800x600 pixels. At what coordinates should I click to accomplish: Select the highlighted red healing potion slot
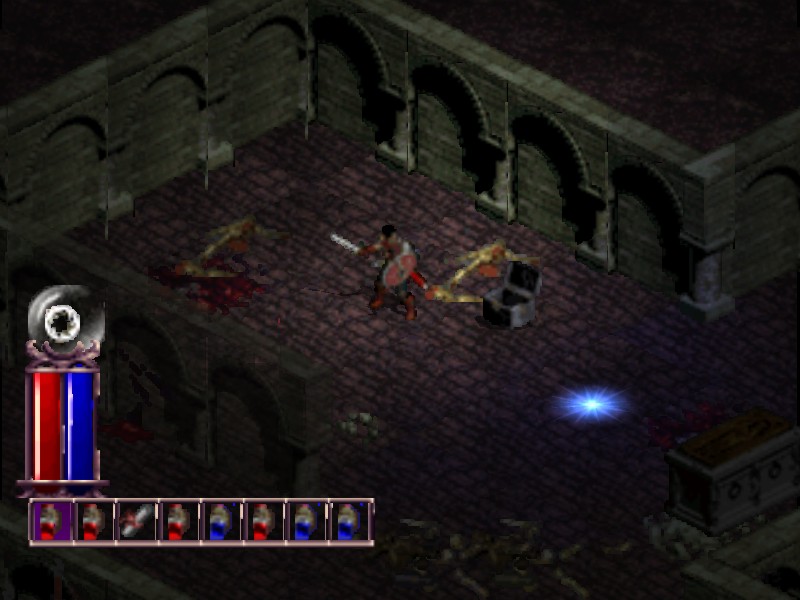[x=50, y=521]
